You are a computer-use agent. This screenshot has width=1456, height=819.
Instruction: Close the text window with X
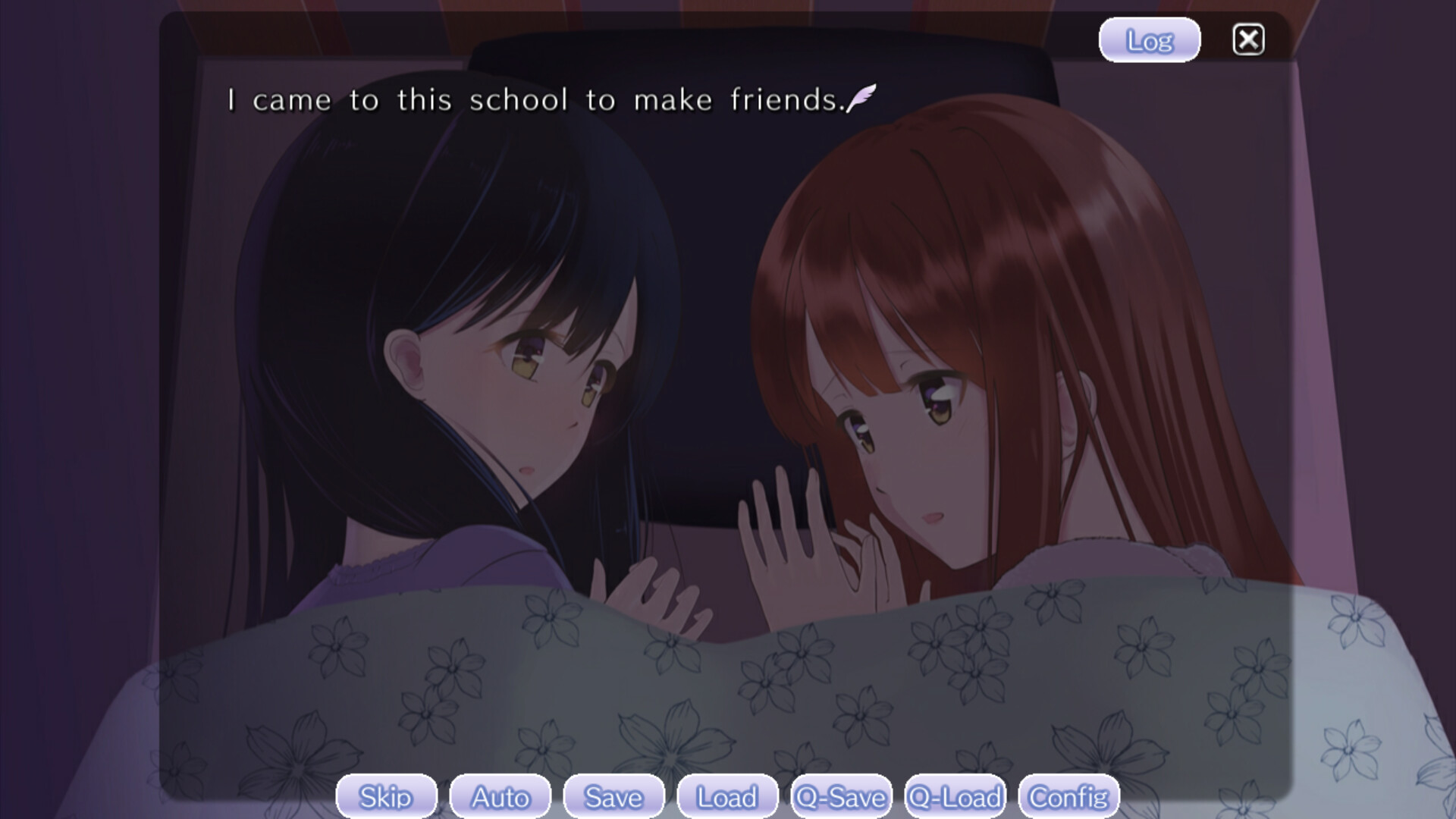click(x=1248, y=40)
